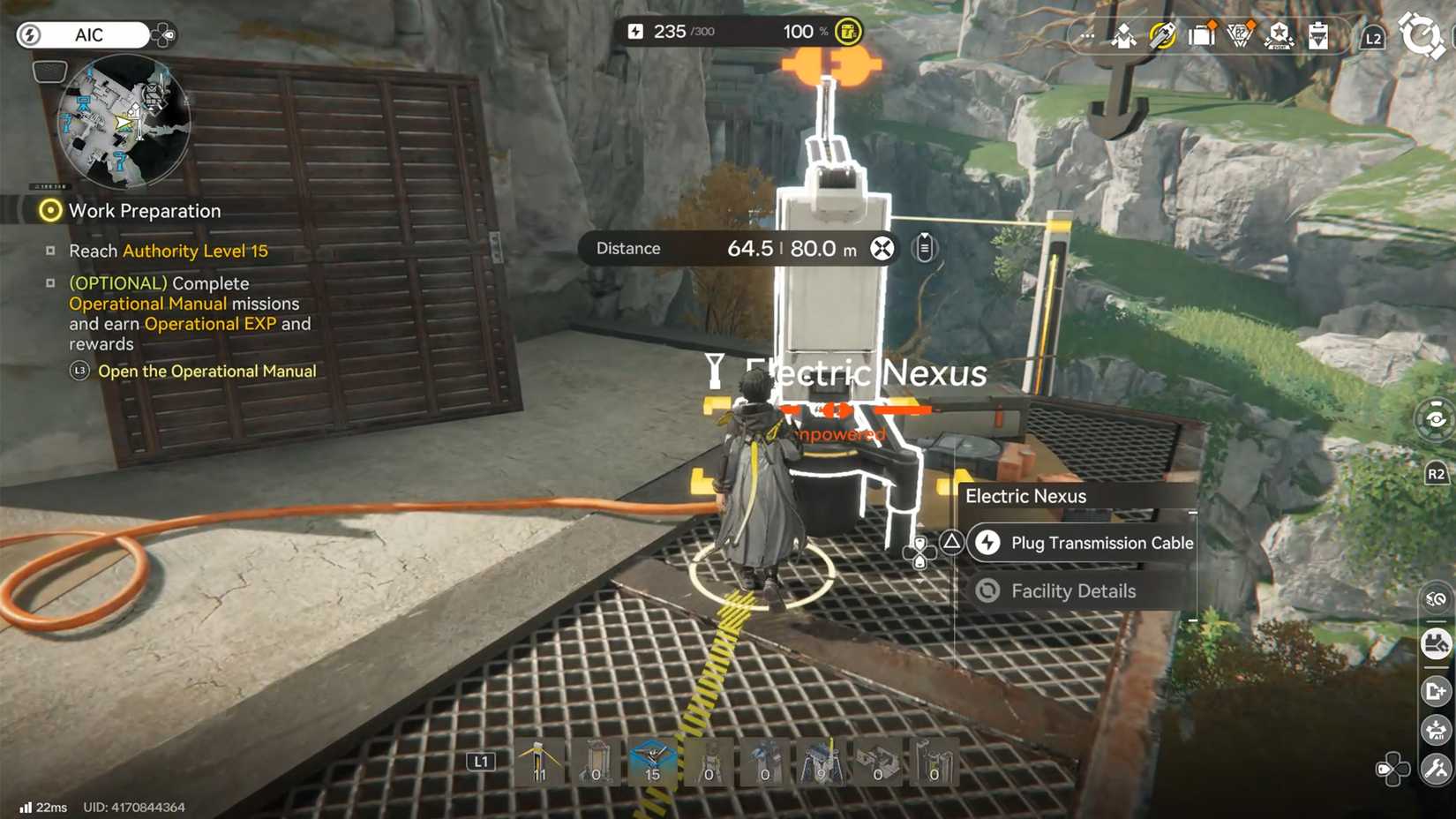The width and height of the screenshot is (1456, 819).
Task: Check the Reach Authority Level 15 objective box
Action: tap(52, 251)
